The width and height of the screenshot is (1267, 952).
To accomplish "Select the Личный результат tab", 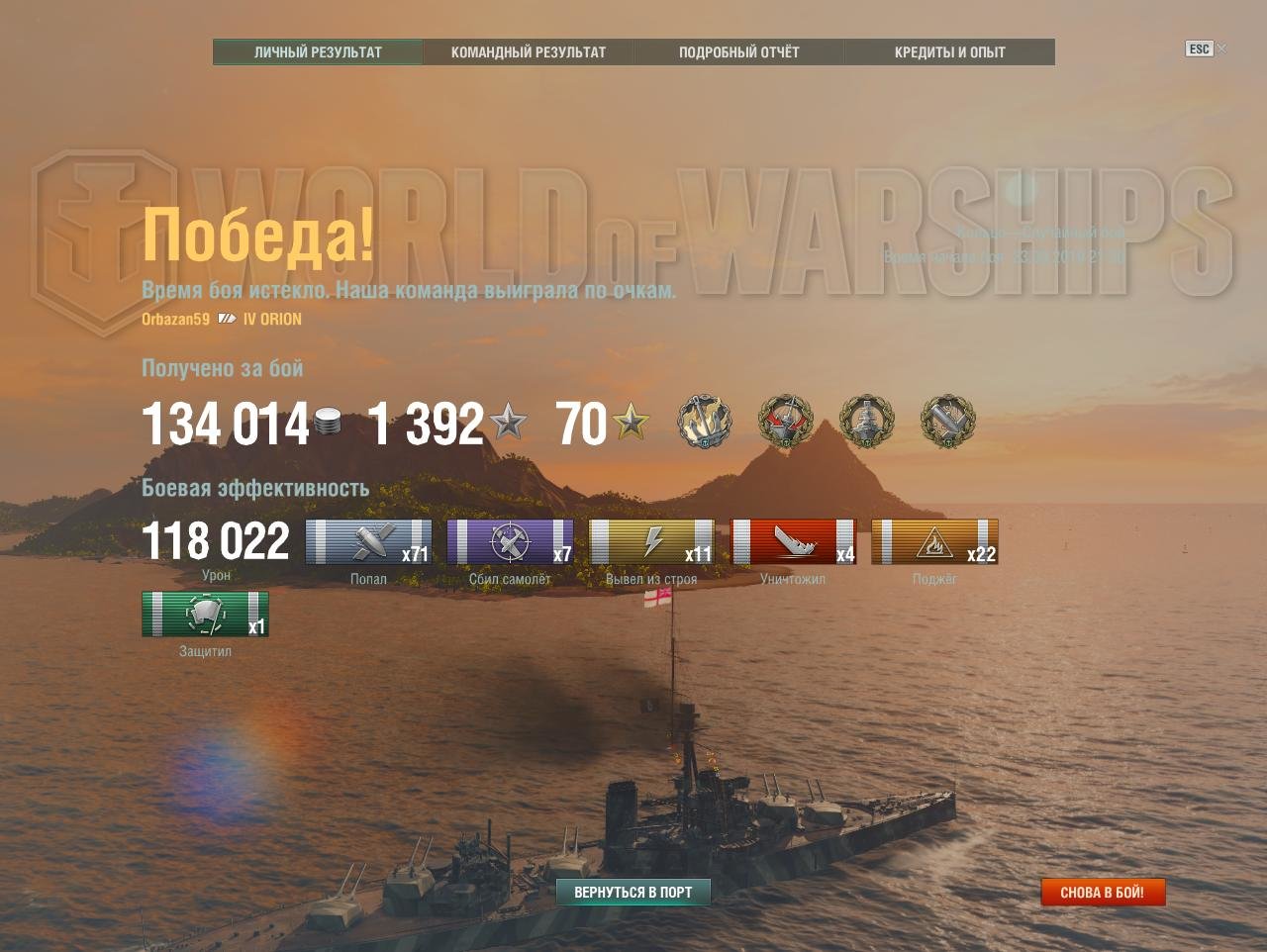I will (x=318, y=52).
